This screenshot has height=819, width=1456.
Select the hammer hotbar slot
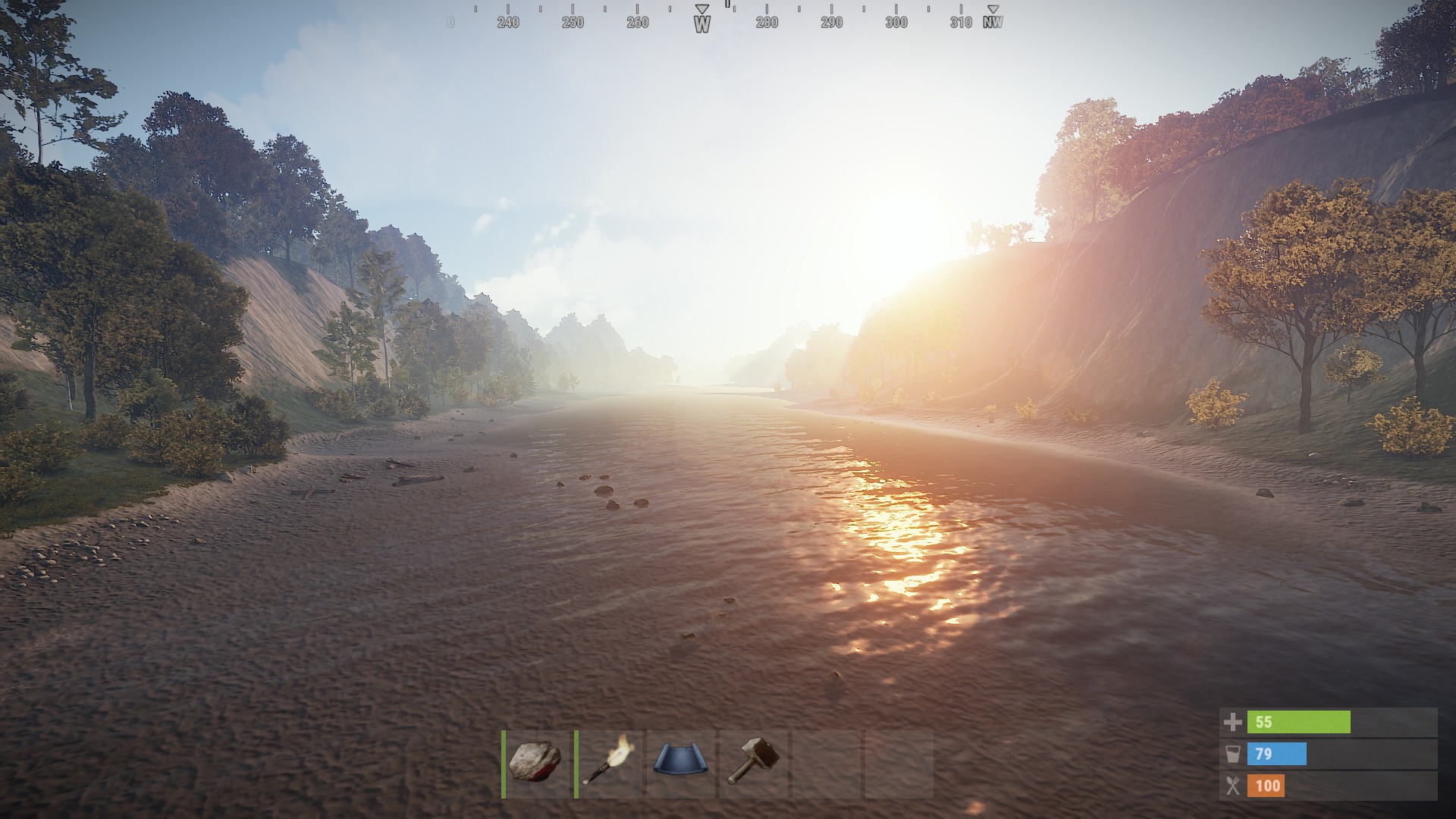pos(753,763)
